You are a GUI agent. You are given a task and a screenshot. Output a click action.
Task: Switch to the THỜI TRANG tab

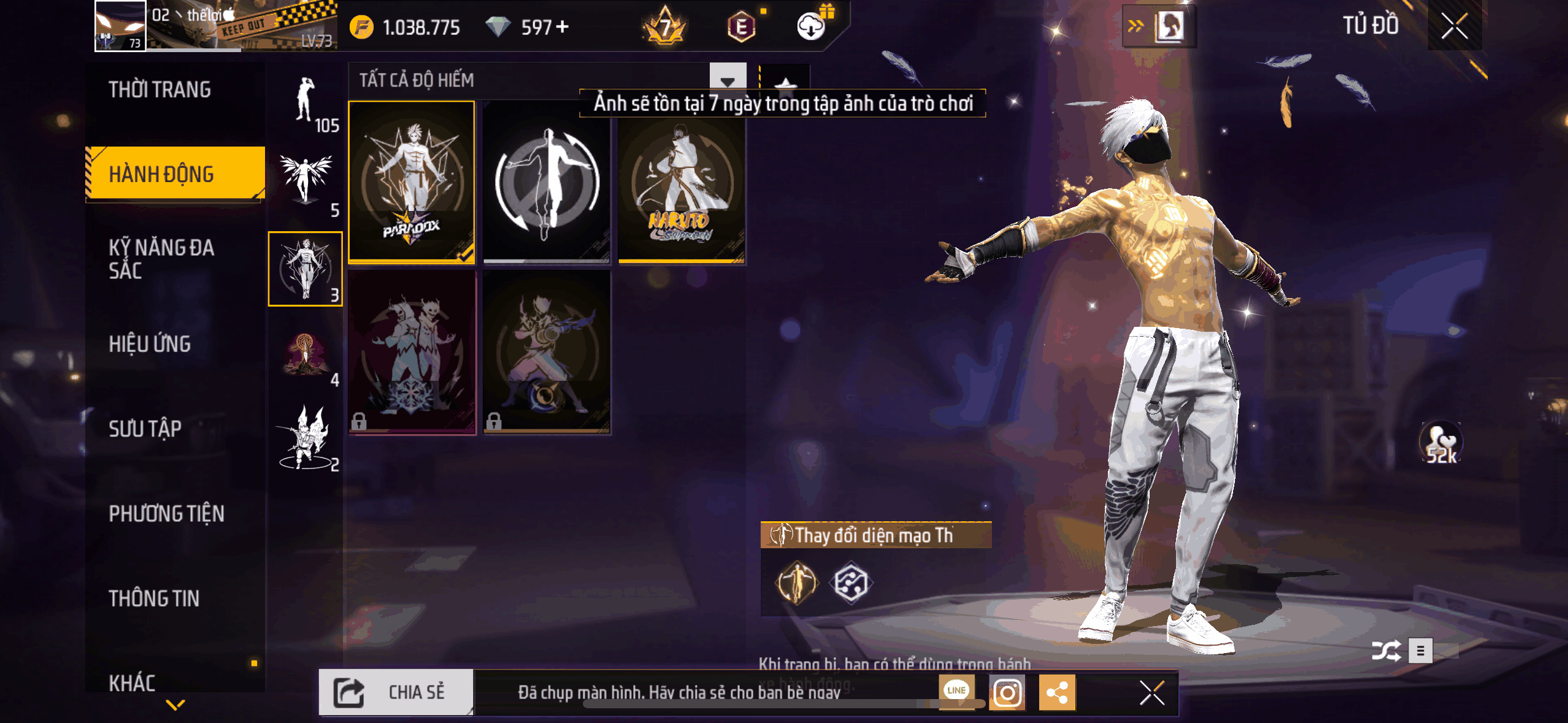[x=160, y=90]
